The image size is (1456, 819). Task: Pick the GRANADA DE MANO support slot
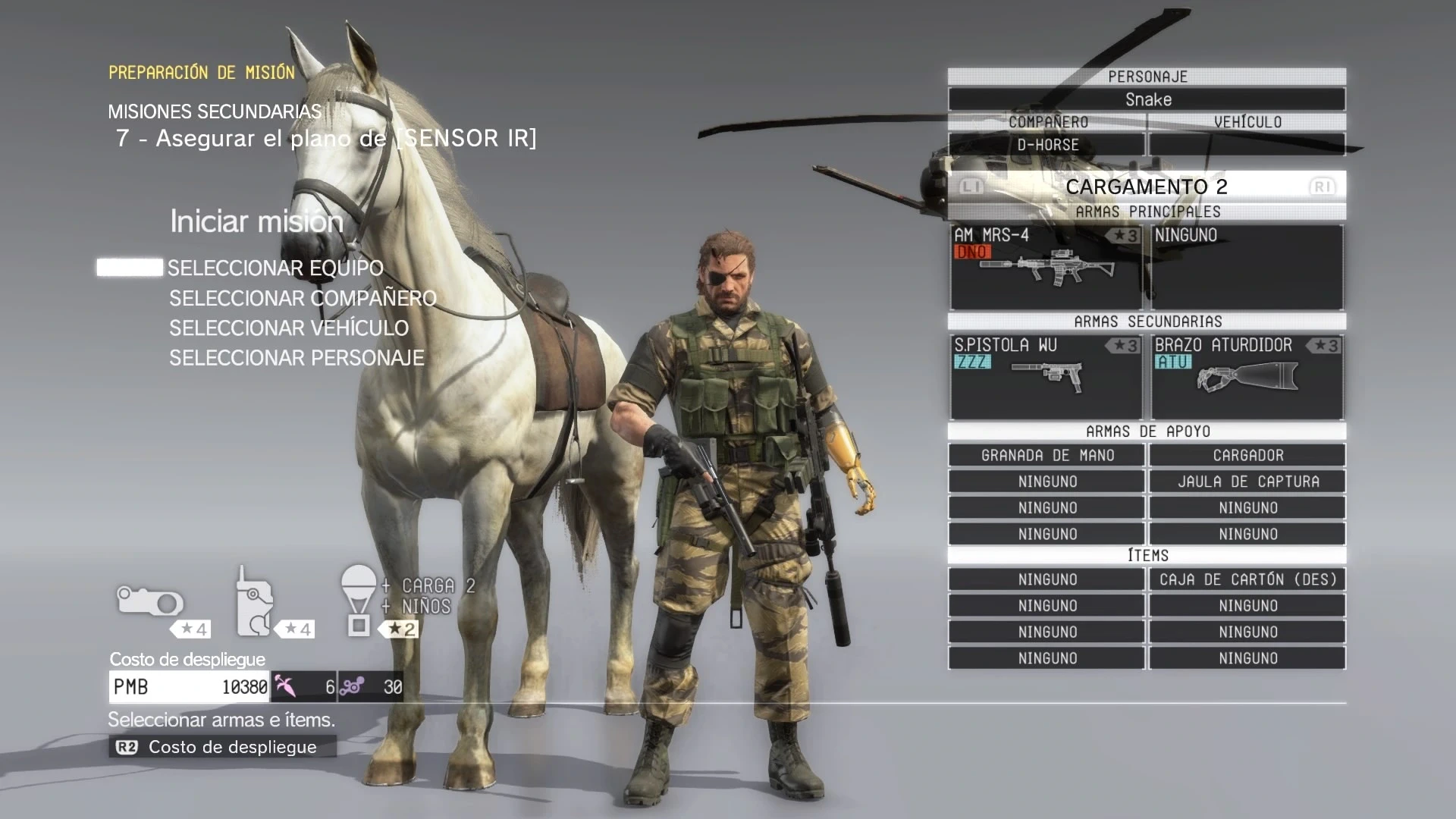coord(1046,456)
